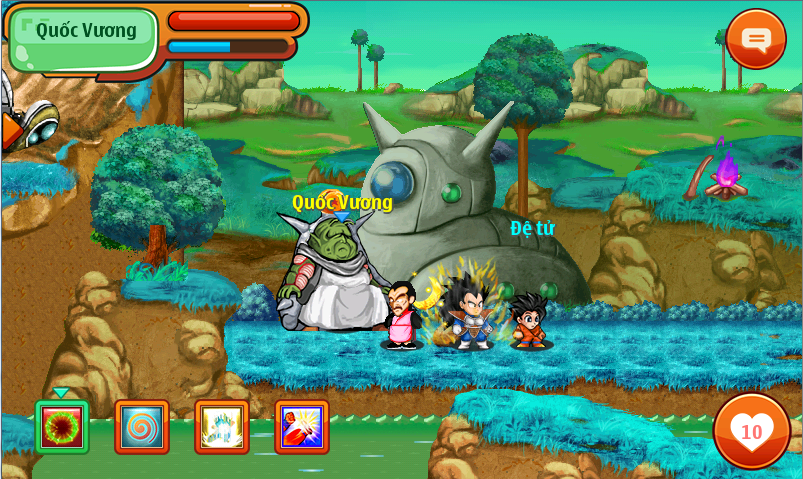Select the red punching fist skill
Image resolution: width=803 pixels, height=479 pixels.
302,427
